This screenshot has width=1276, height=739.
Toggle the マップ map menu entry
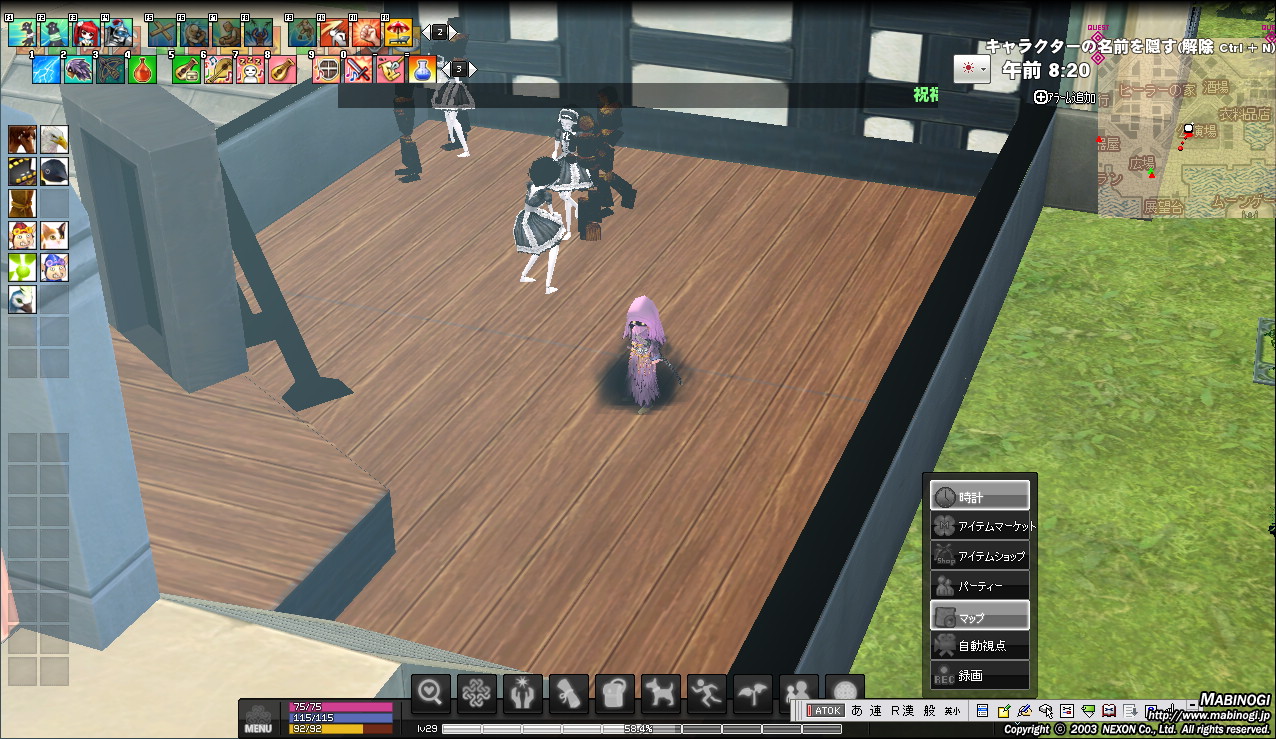click(x=980, y=616)
